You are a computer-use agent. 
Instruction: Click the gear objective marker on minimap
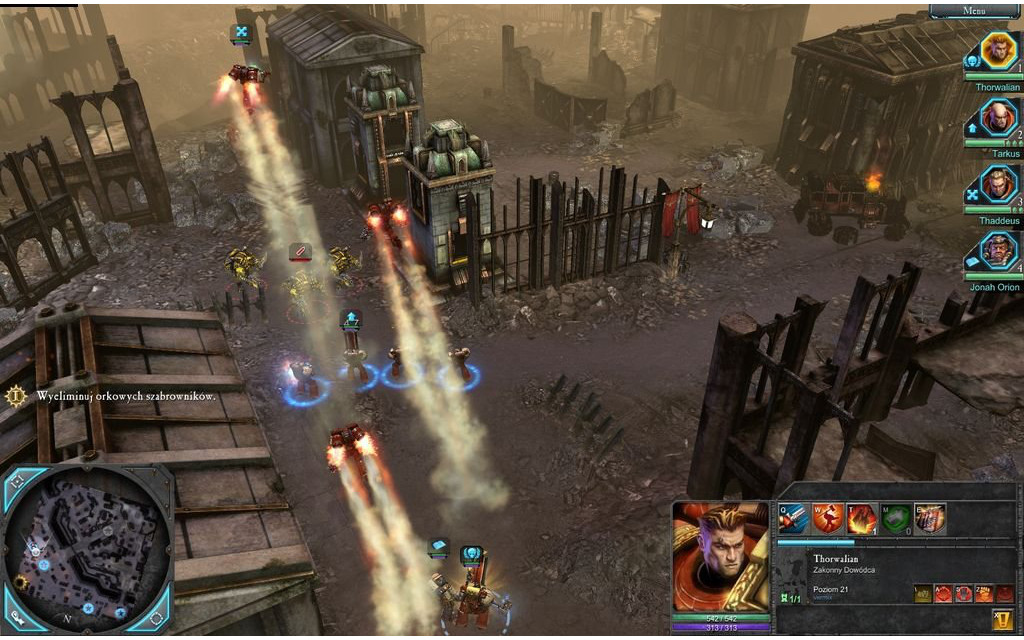click(19, 582)
